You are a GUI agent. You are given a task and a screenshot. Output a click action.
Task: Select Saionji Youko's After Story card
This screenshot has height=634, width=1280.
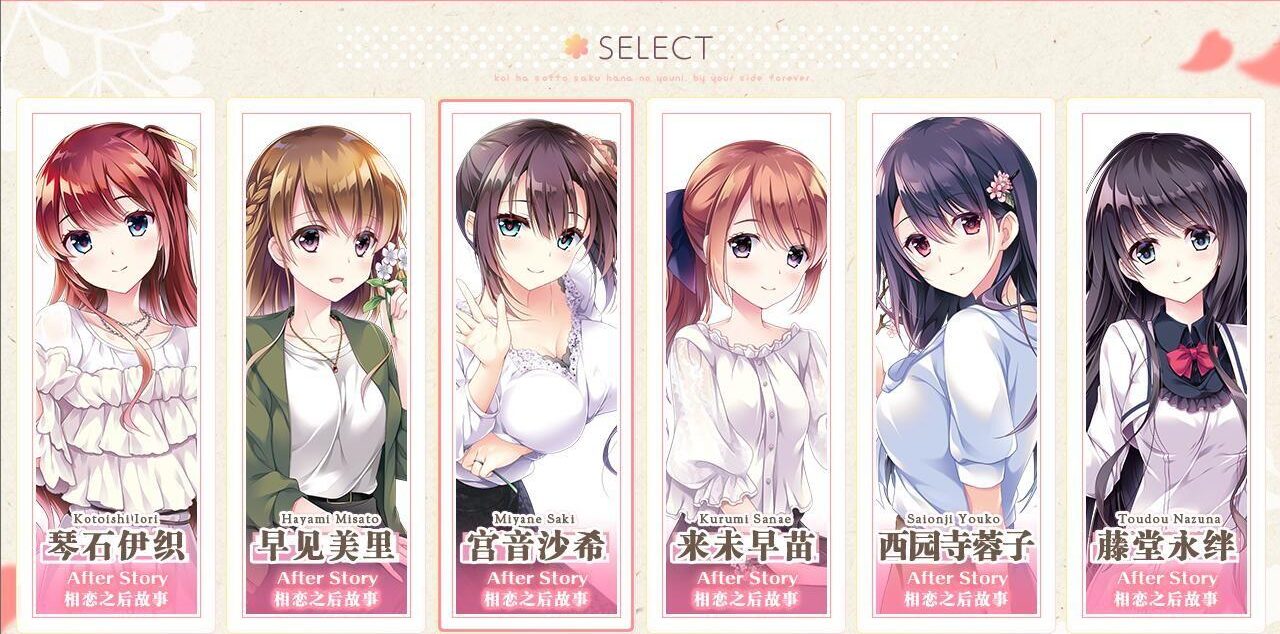tap(956, 365)
